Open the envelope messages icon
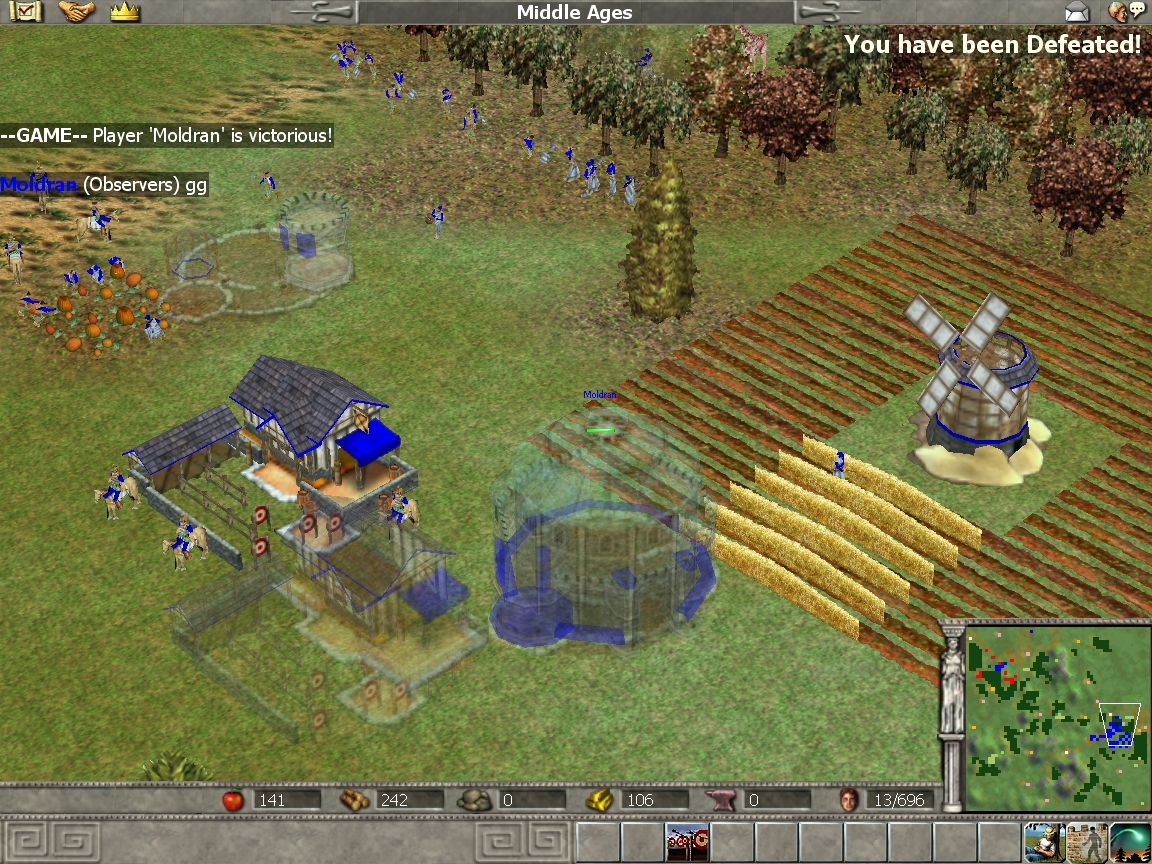Image resolution: width=1152 pixels, height=864 pixels. pyautogui.click(x=1076, y=13)
